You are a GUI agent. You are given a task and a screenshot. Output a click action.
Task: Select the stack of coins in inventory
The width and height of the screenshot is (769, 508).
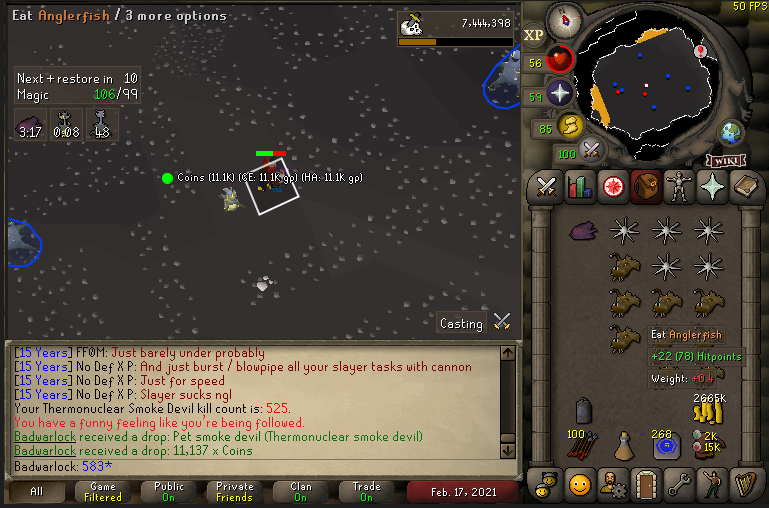[x=708, y=408]
